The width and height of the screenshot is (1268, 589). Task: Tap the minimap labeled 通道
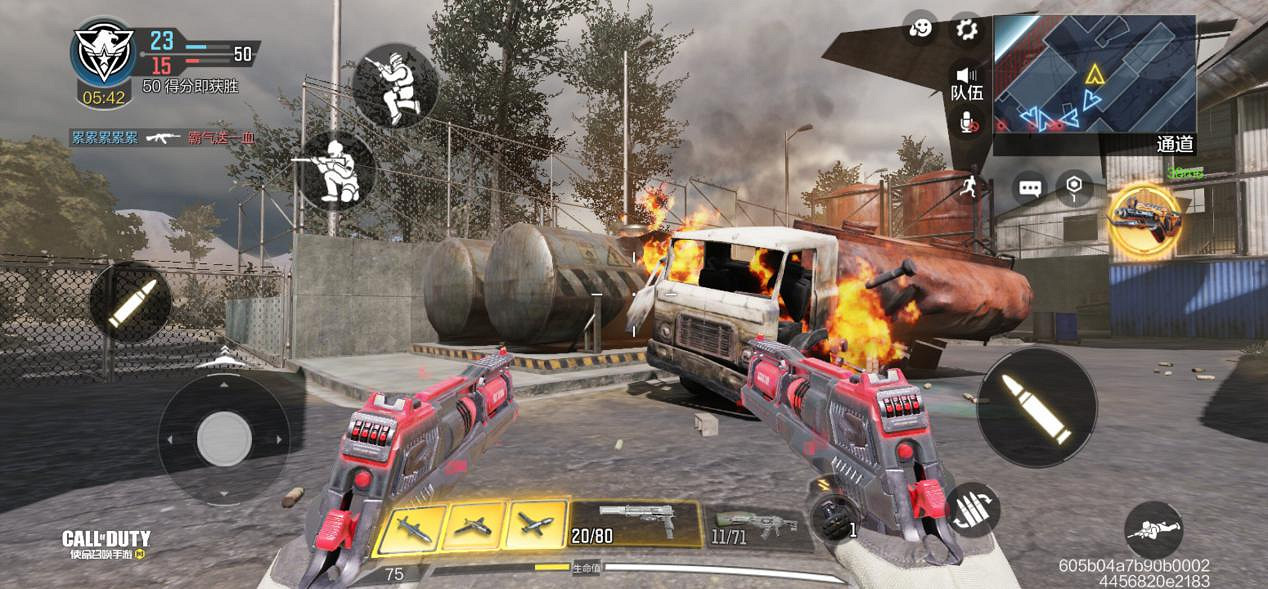tap(1094, 75)
